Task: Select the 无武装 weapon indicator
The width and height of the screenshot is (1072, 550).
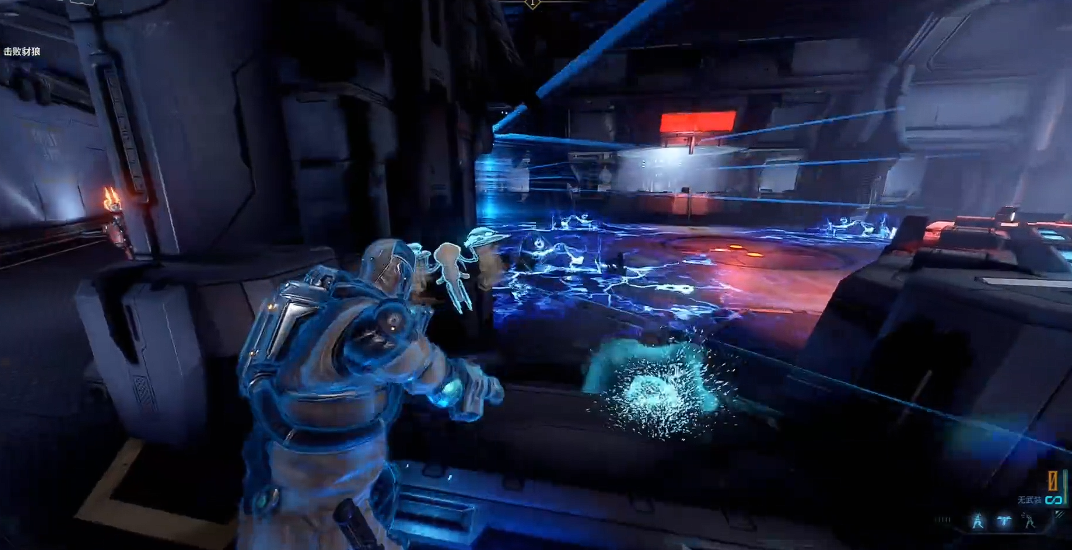Action: (x=1030, y=500)
